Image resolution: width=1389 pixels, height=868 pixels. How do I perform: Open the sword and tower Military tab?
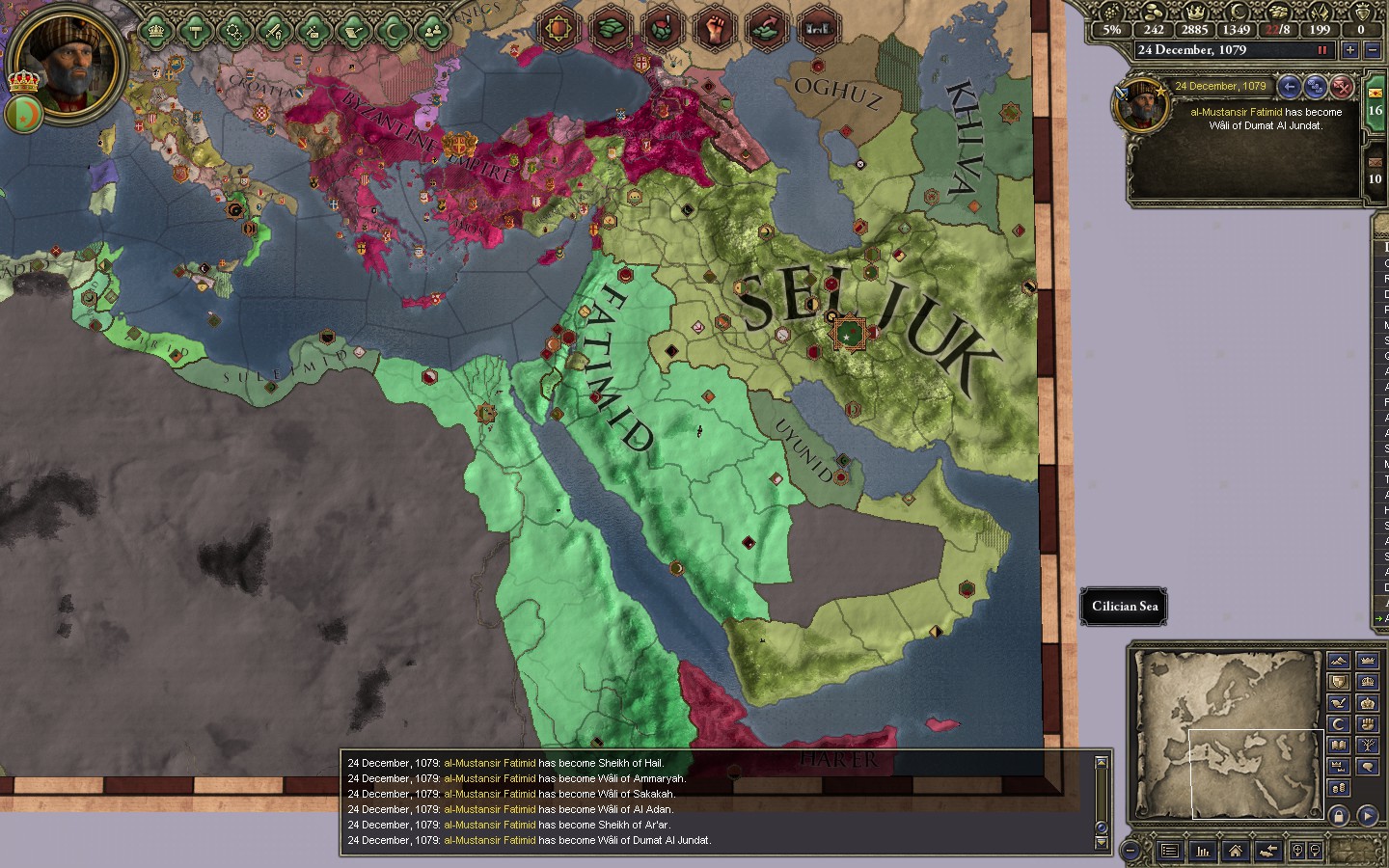coord(275,32)
